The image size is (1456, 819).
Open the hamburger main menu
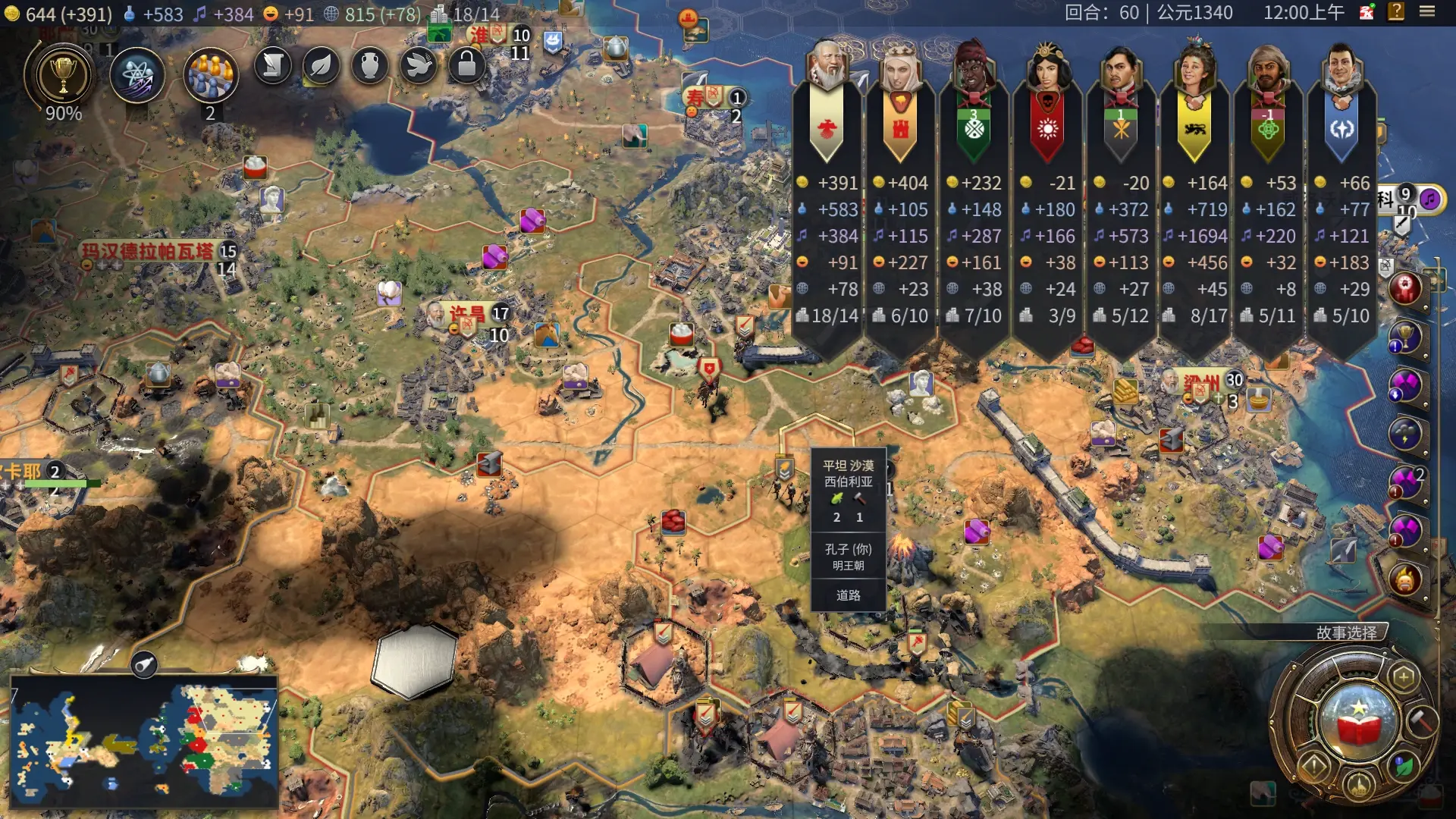tap(1427, 12)
